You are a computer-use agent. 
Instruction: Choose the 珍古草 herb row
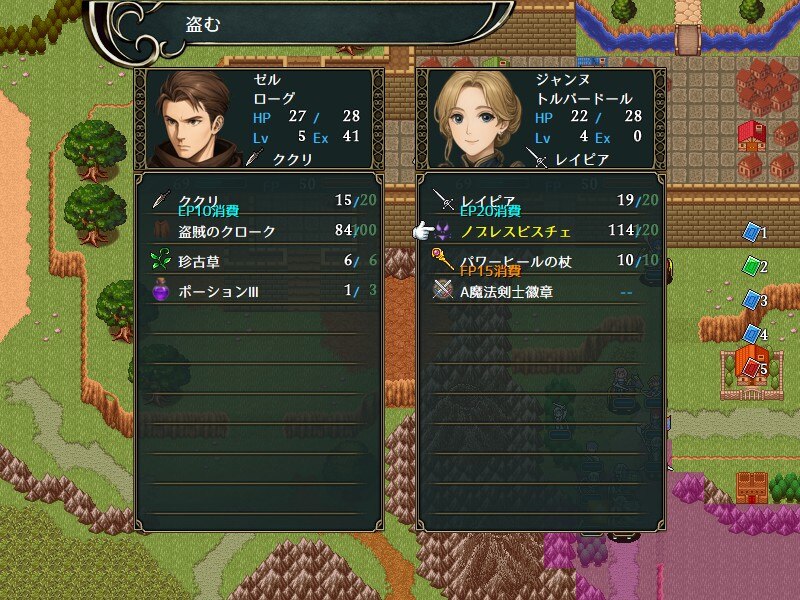click(256, 261)
